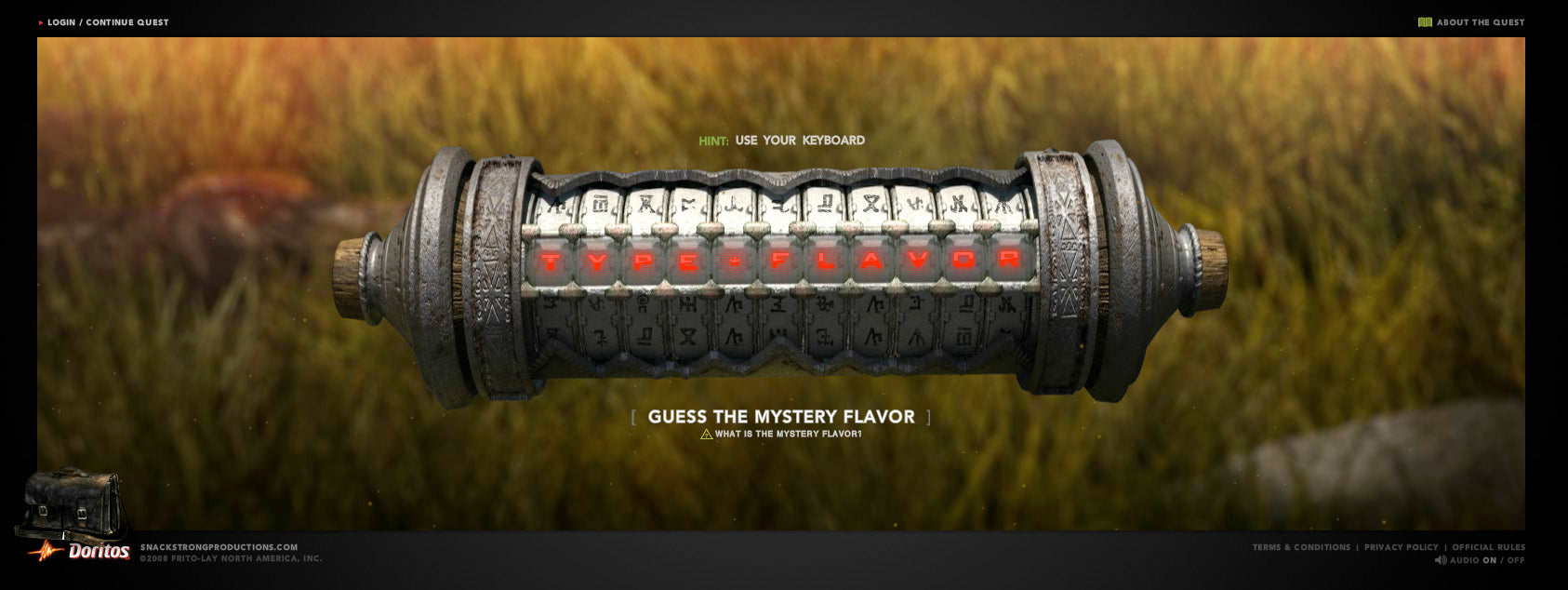Image resolution: width=1568 pixels, height=590 pixels.
Task: Click the Doritos logo
Action: tap(97, 552)
